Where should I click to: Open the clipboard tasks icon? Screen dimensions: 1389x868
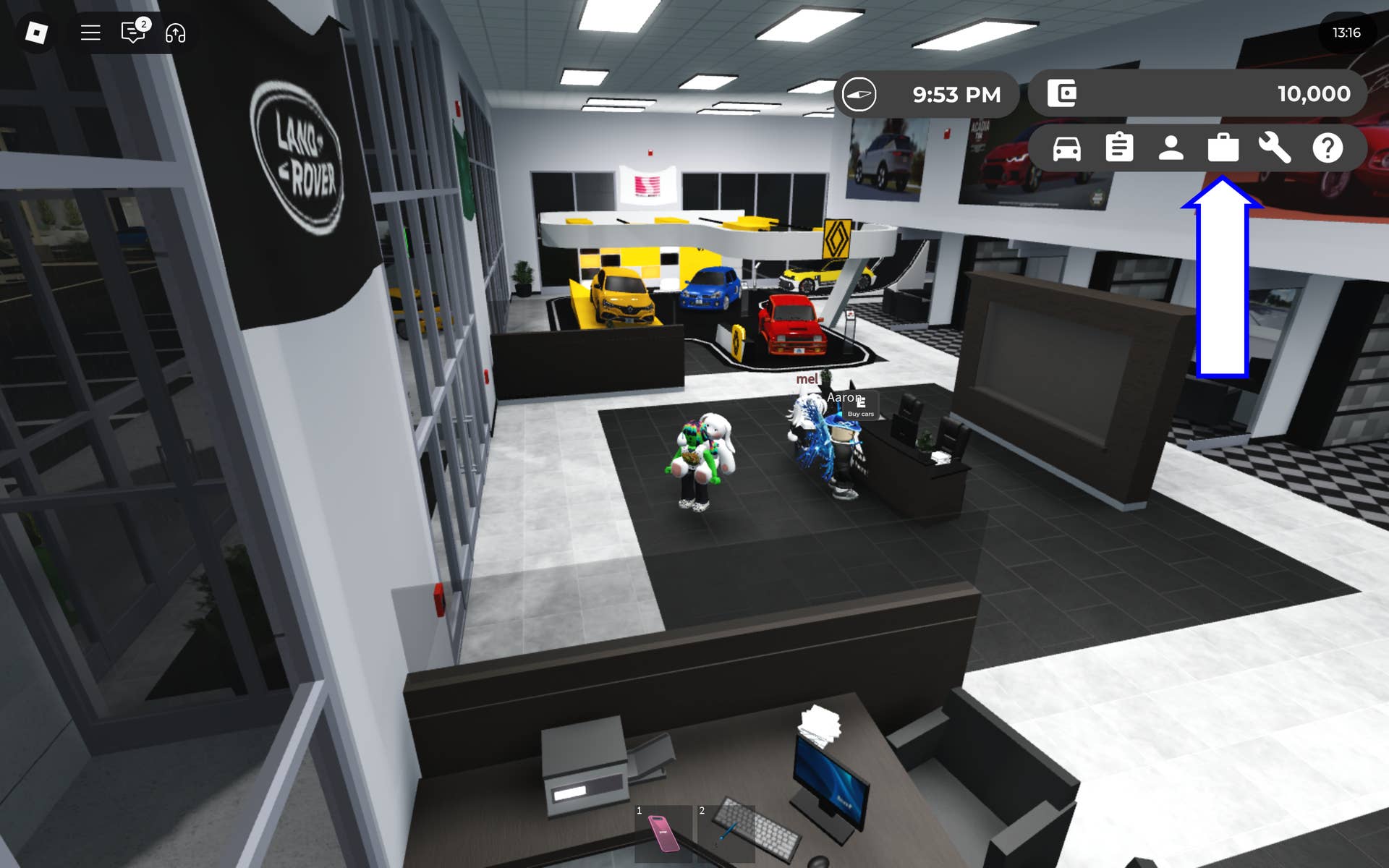tap(1118, 150)
